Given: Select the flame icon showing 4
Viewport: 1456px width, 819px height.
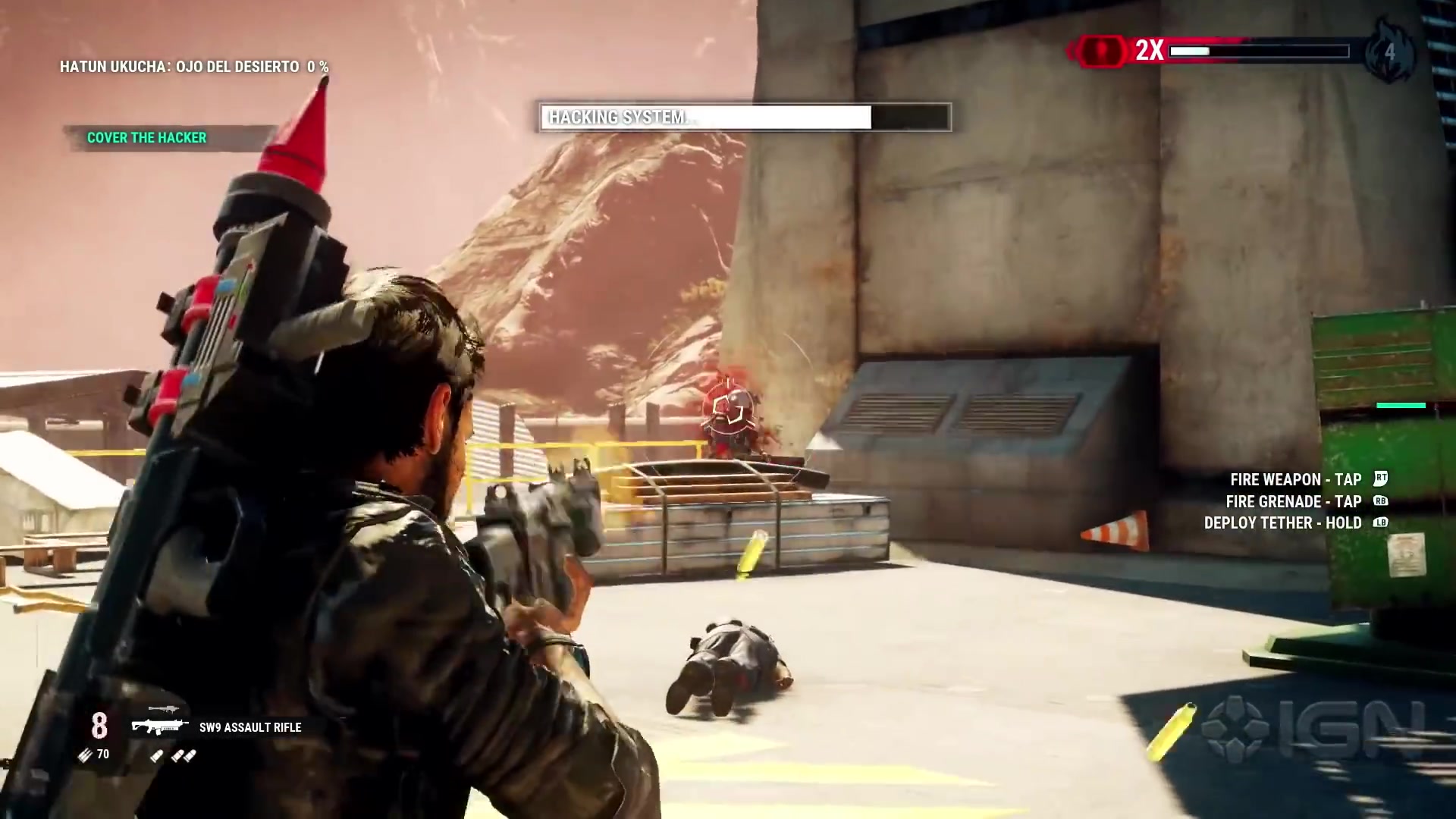Looking at the screenshot, I should (1389, 52).
